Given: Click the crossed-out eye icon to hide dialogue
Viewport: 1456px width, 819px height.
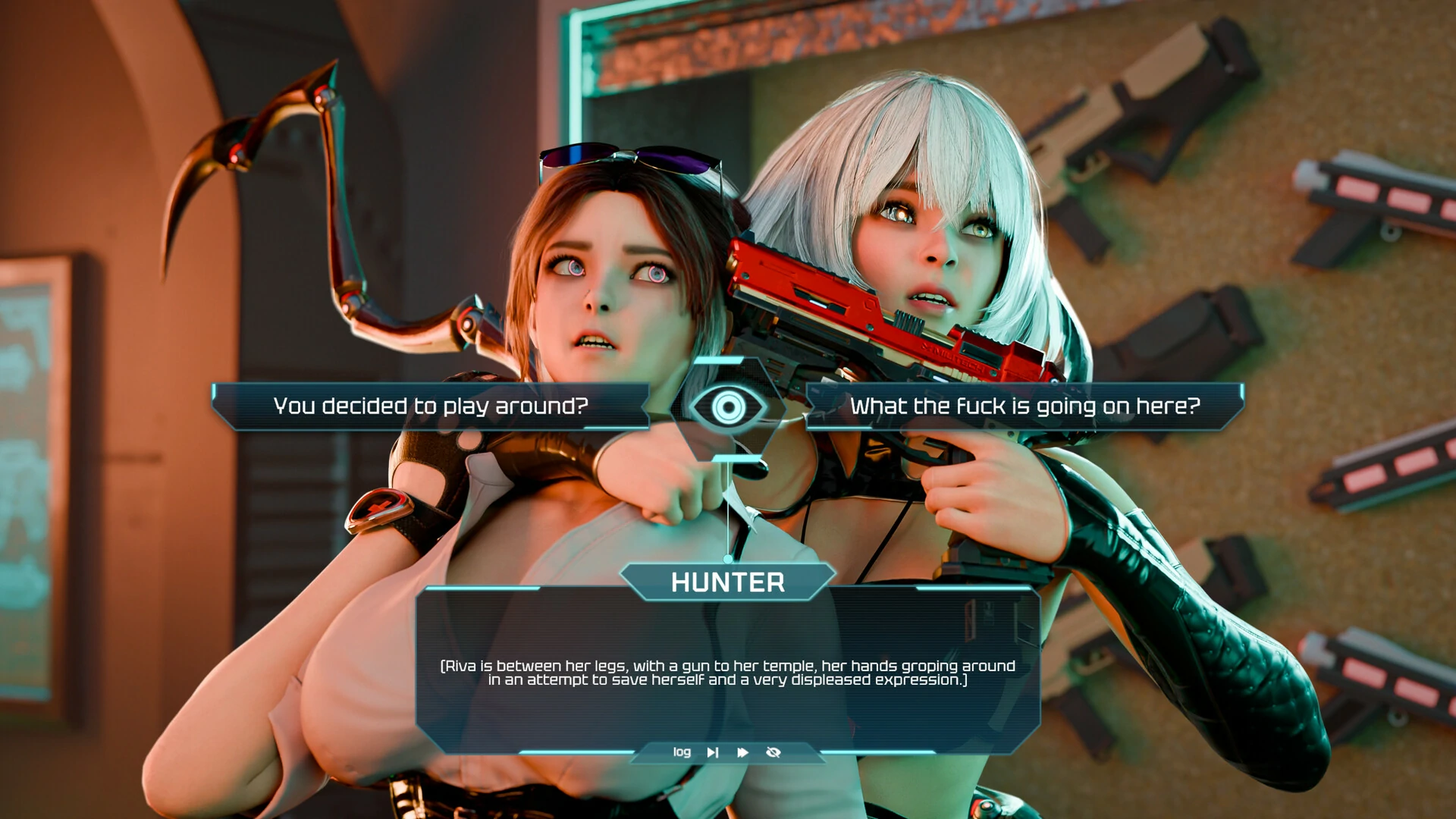Looking at the screenshot, I should pos(773,752).
